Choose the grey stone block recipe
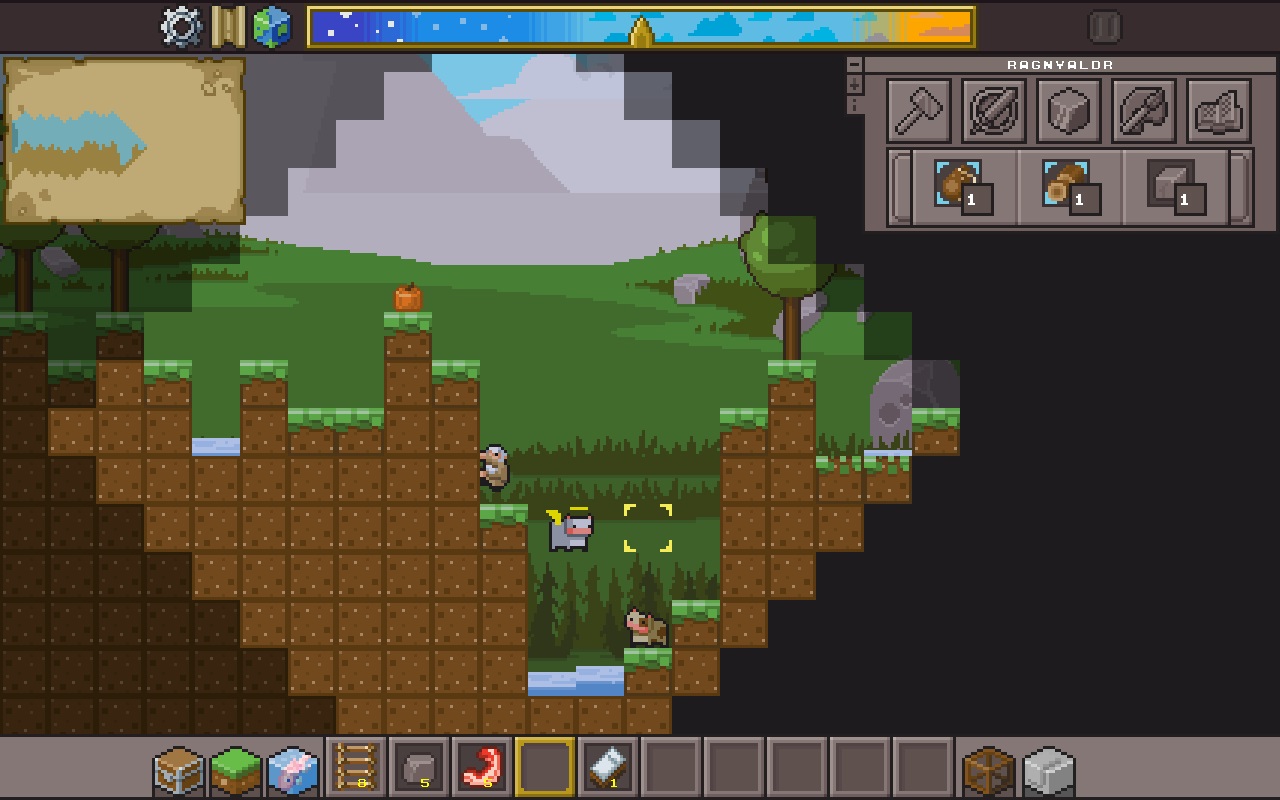Viewport: 1280px width, 800px height. pyautogui.click(x=1175, y=187)
